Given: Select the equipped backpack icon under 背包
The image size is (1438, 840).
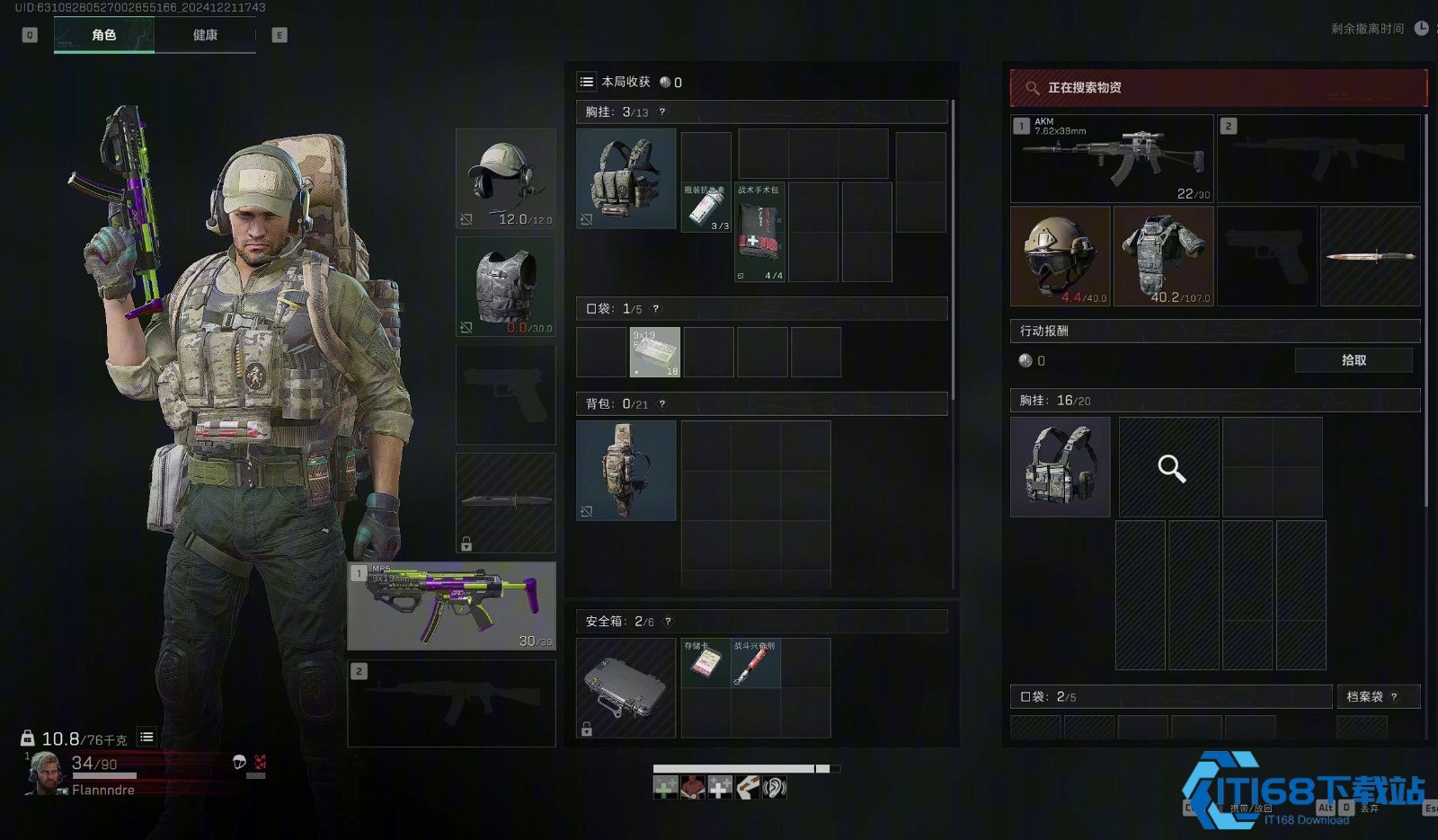Looking at the screenshot, I should (x=626, y=471).
